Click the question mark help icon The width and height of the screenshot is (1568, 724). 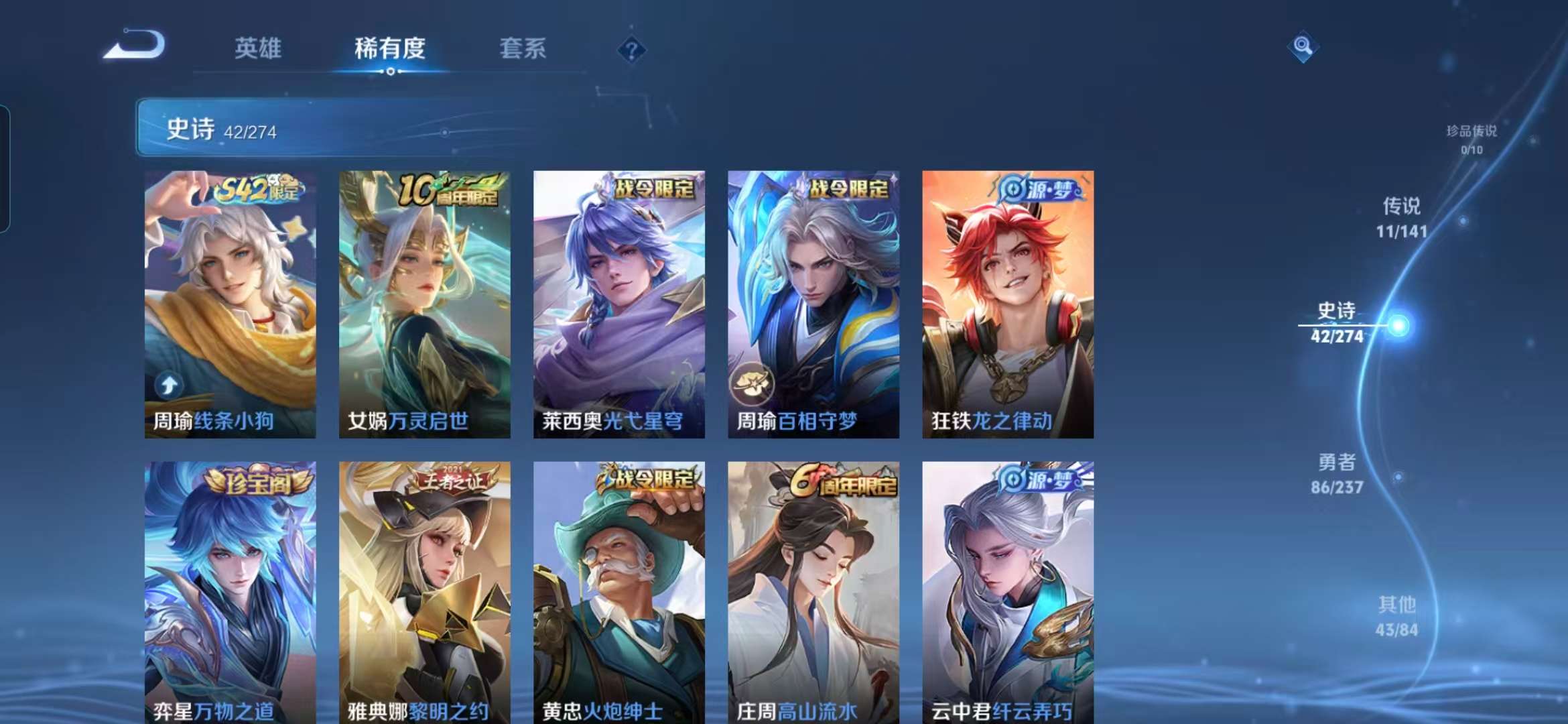pos(631,50)
